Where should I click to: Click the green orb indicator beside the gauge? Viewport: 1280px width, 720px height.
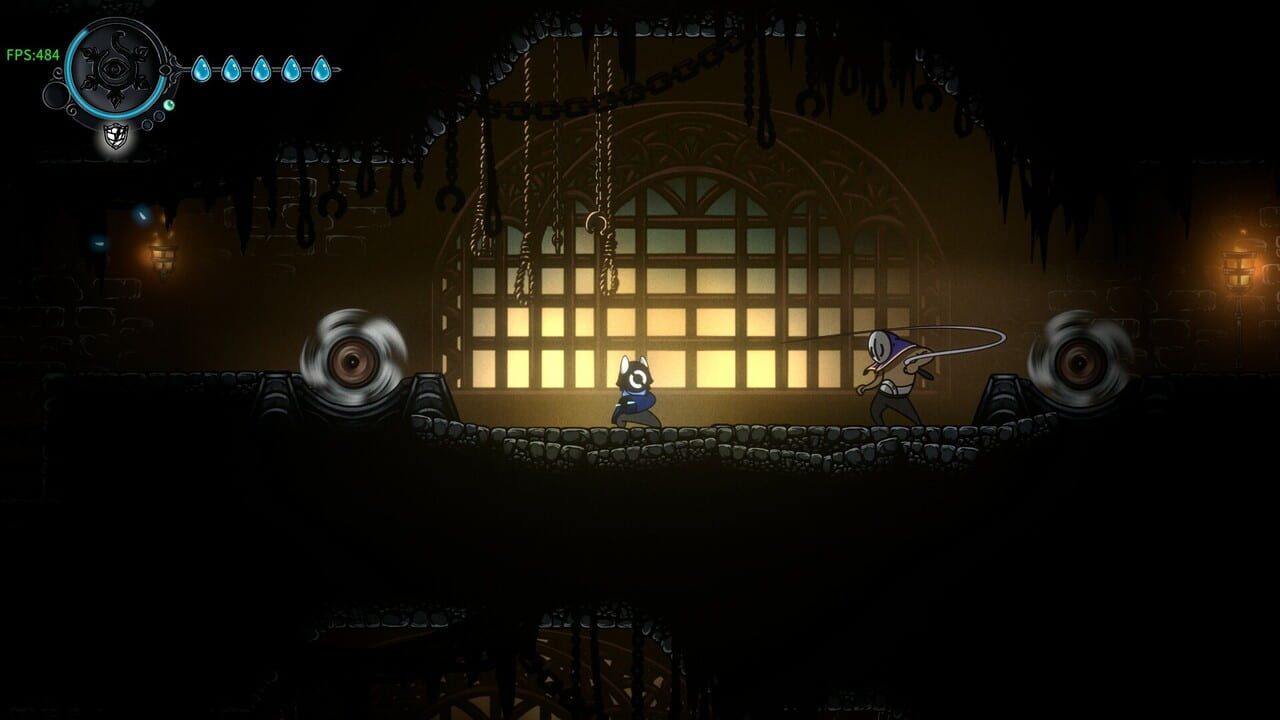click(169, 105)
